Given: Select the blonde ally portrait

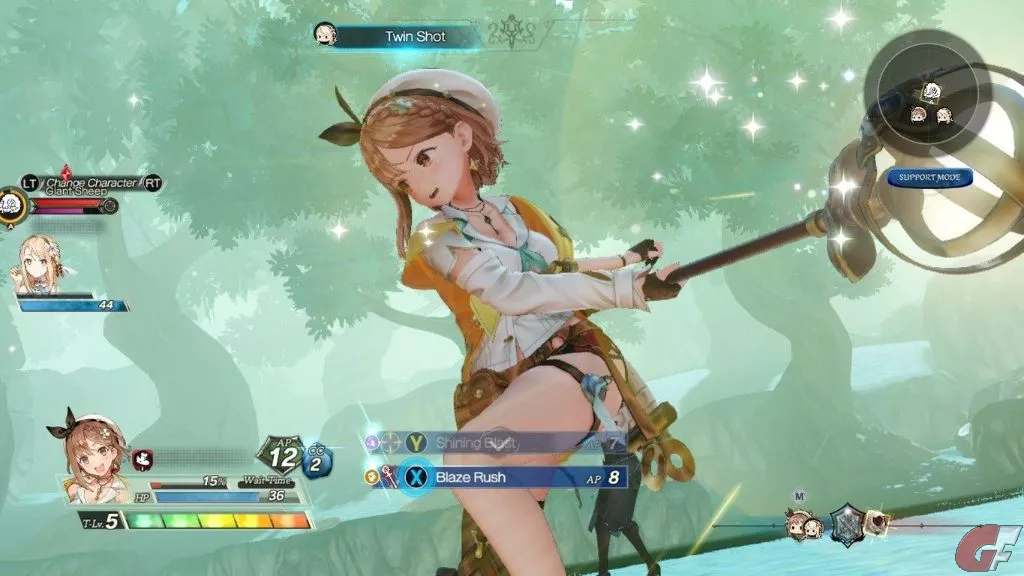Looking at the screenshot, I should pos(41,266).
